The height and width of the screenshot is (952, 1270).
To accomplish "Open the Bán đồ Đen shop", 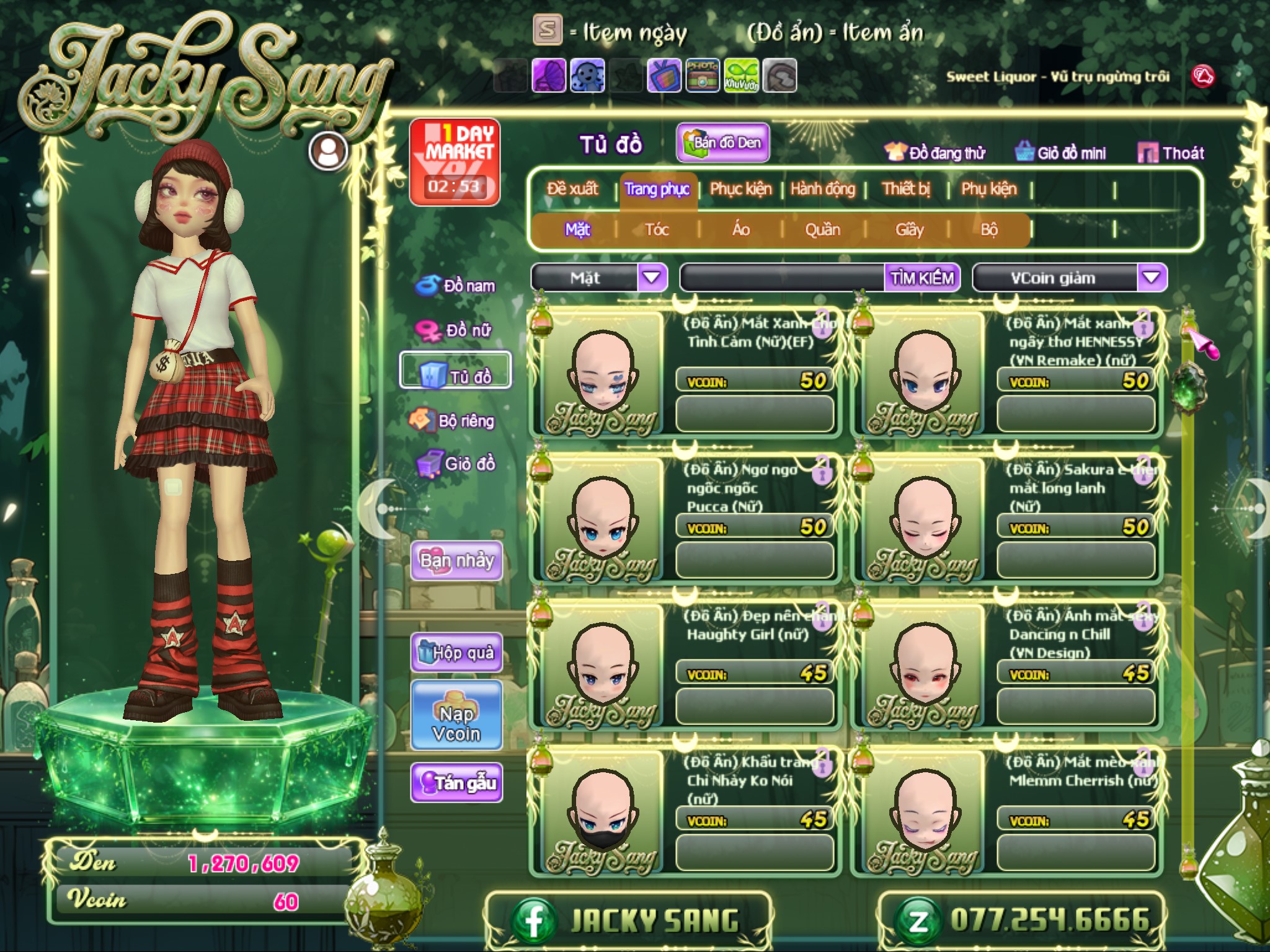I will click(x=723, y=143).
